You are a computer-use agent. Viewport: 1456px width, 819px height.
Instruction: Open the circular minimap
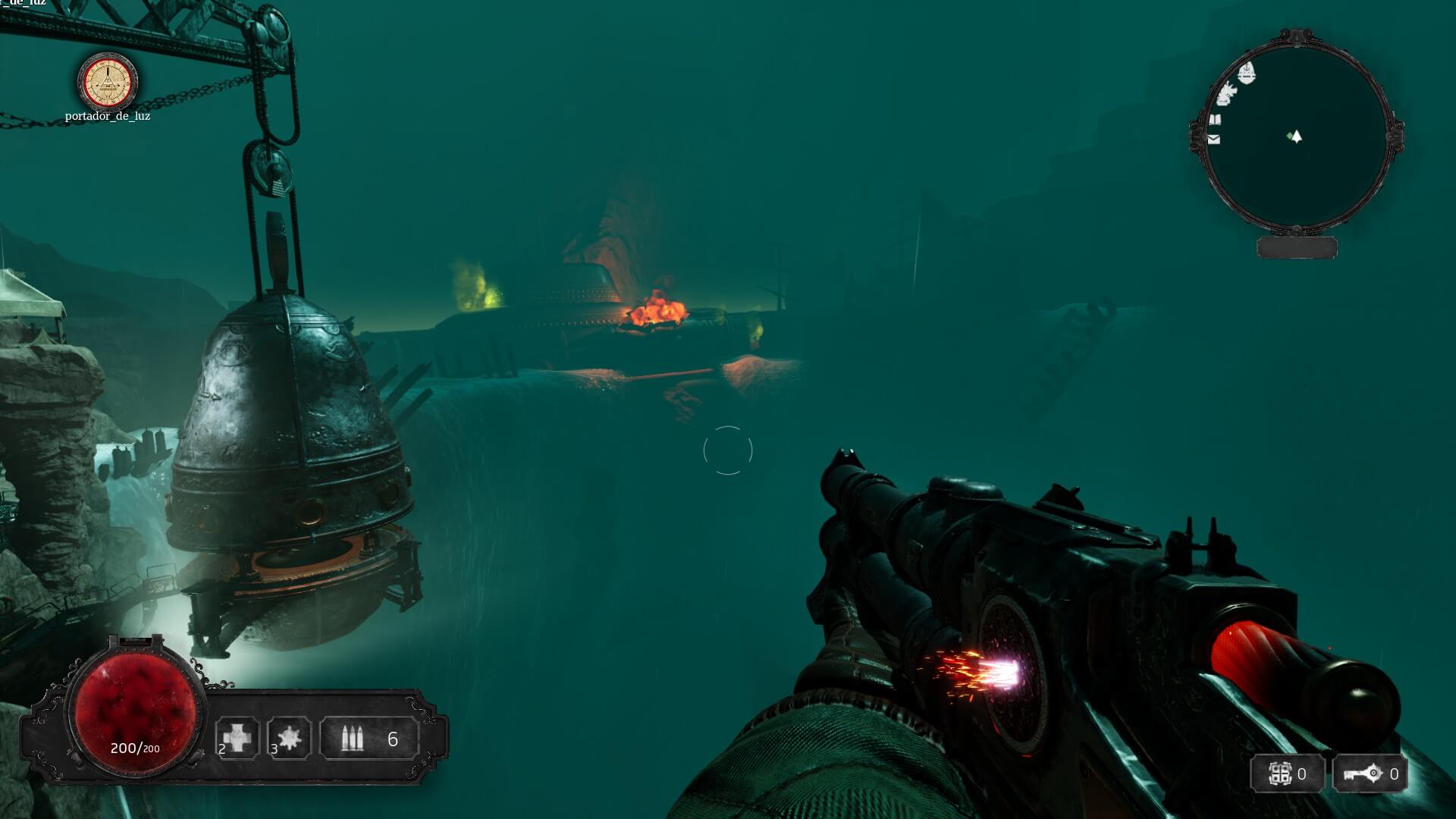(1296, 136)
